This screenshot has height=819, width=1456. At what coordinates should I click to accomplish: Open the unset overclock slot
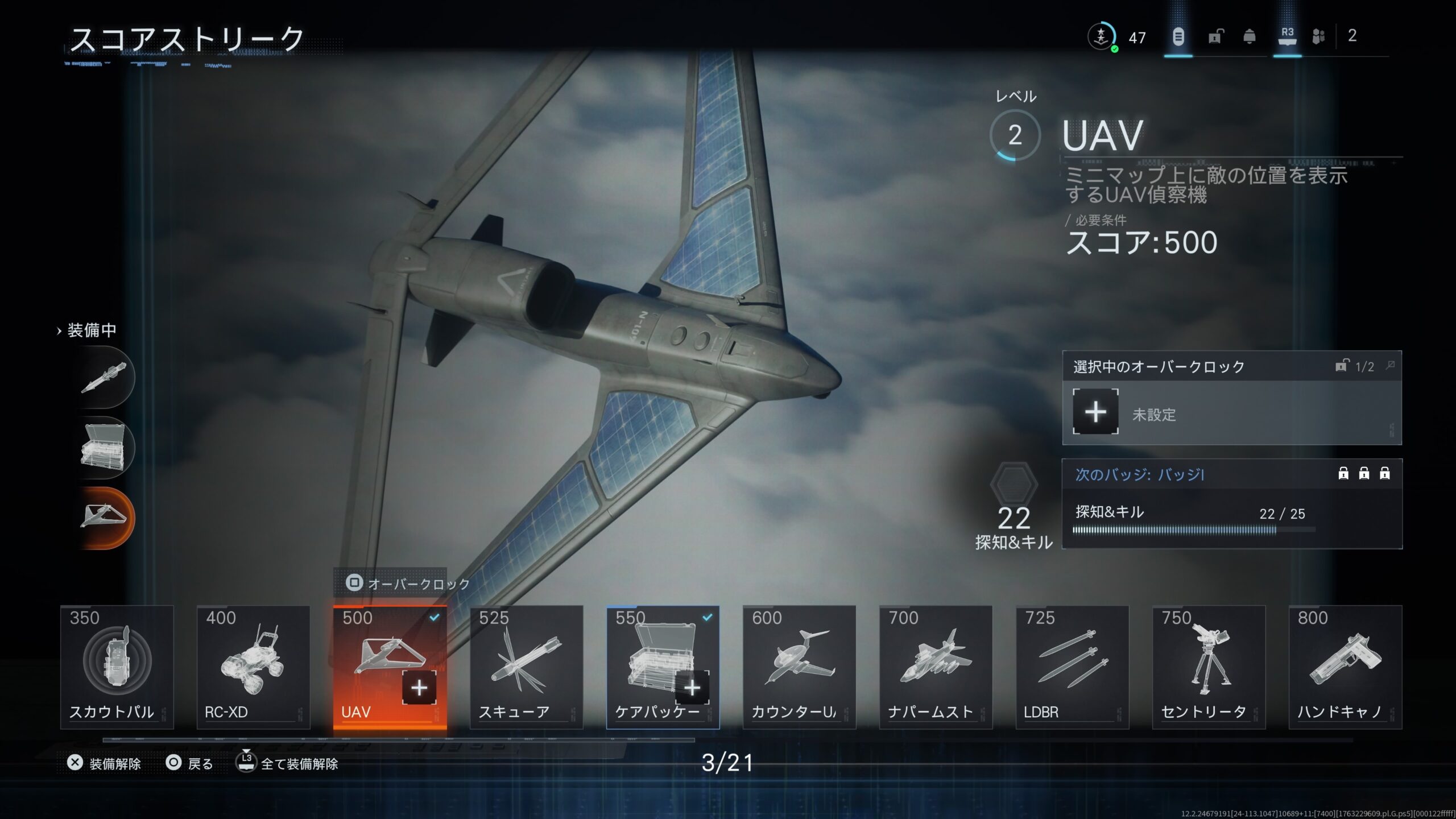(x=1095, y=412)
